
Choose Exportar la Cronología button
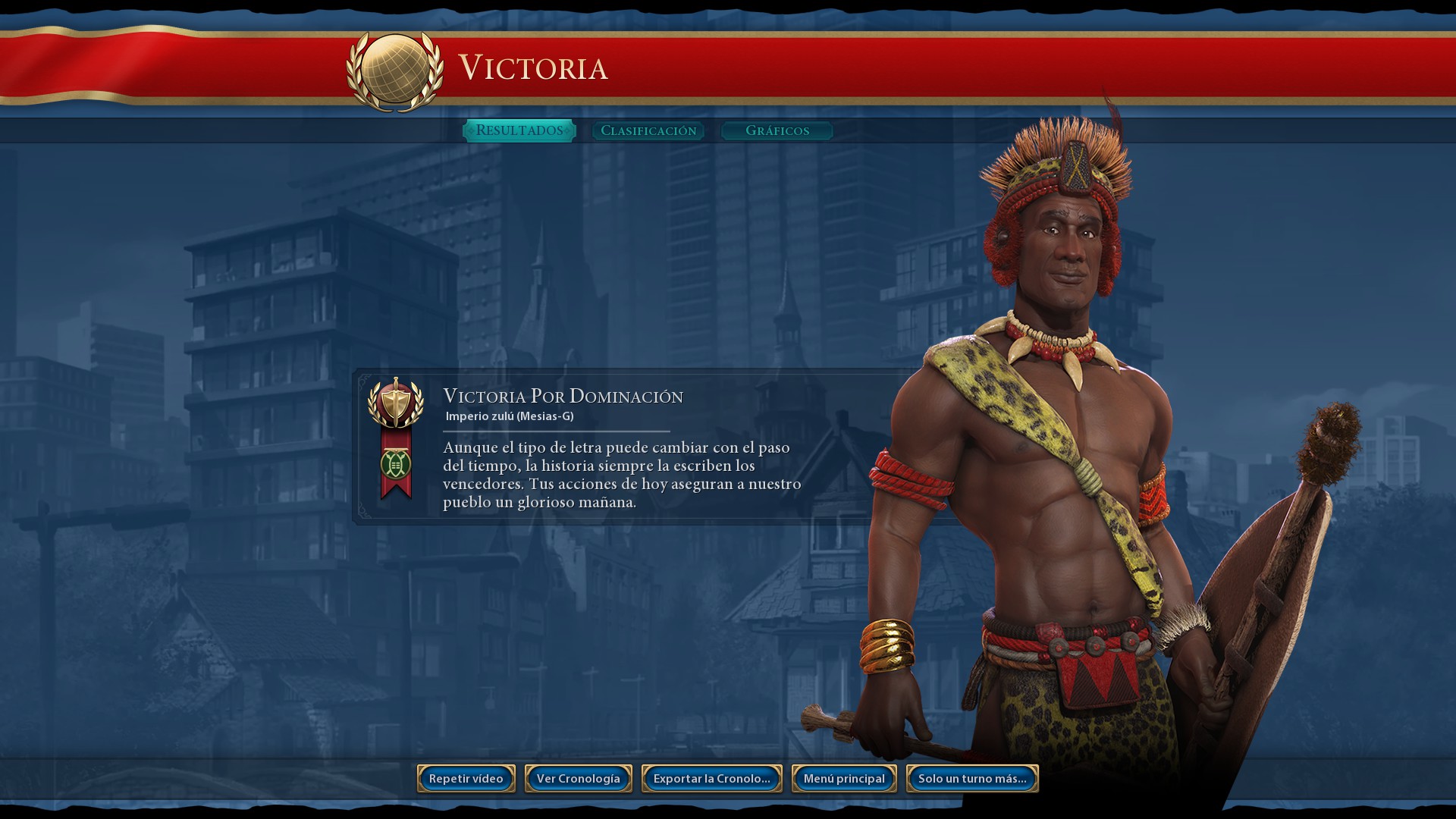point(712,779)
